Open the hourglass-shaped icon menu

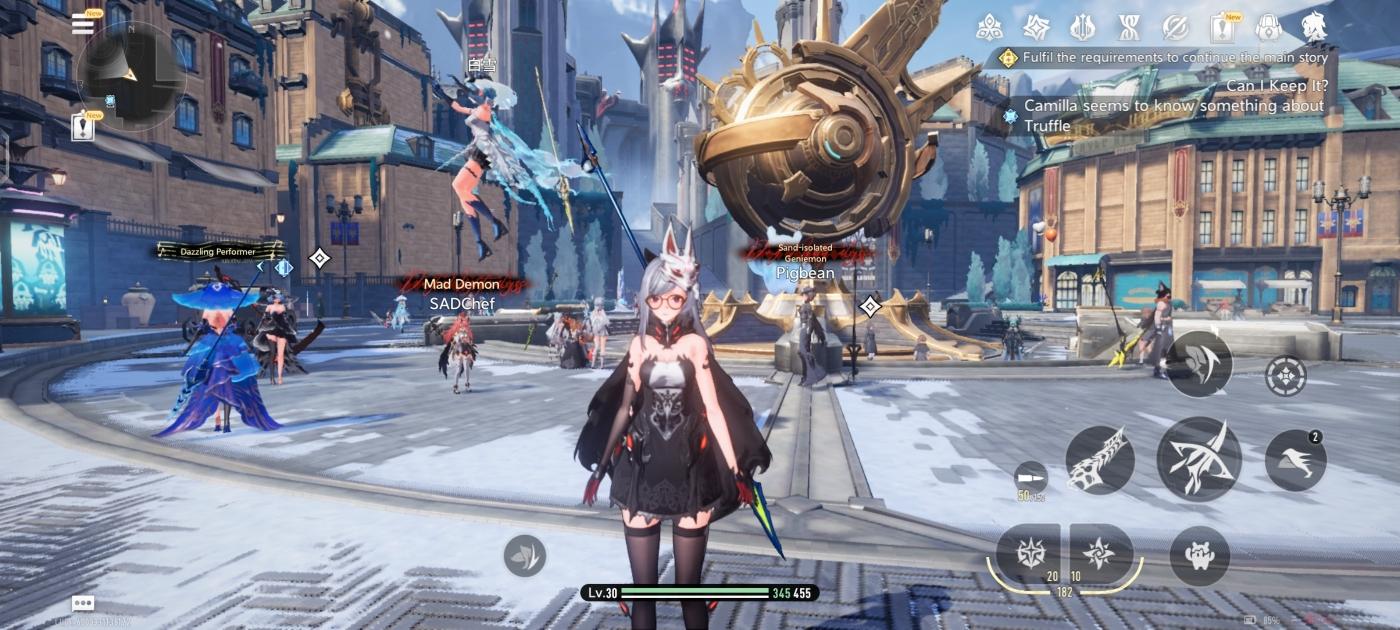[1129, 27]
